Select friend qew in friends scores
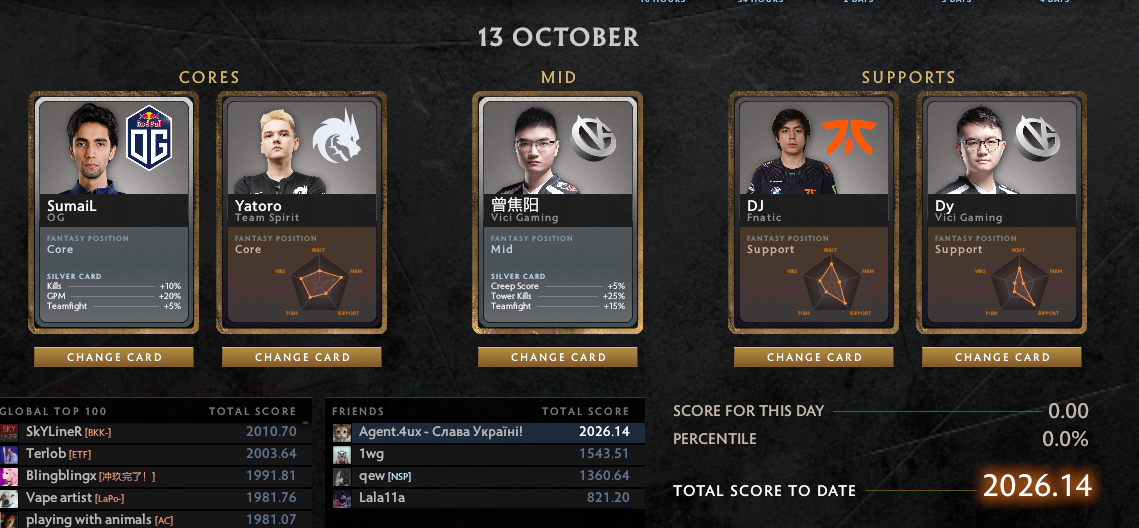This screenshot has height=528, width=1139. (486, 476)
